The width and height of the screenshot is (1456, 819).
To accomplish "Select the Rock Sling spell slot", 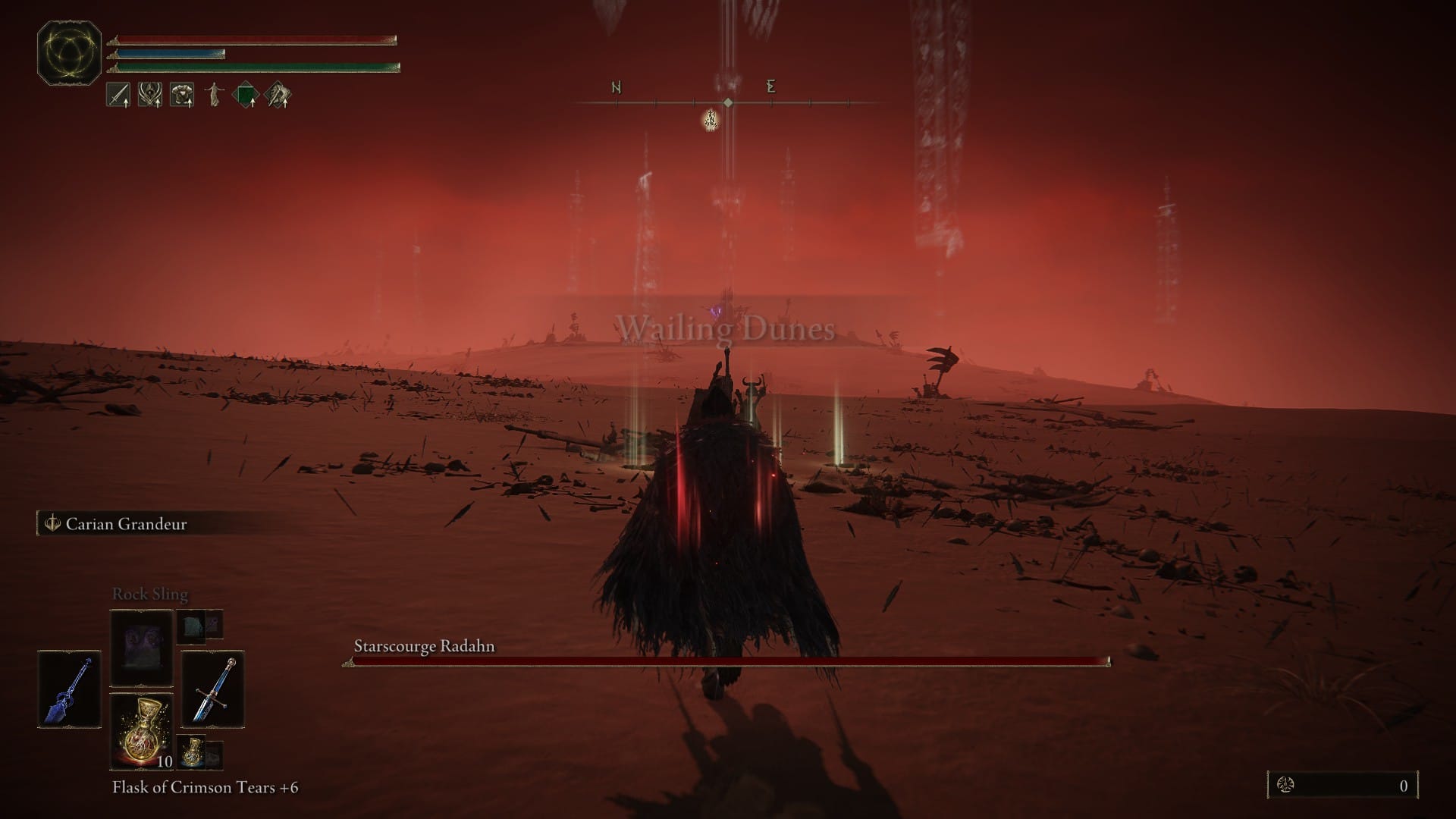I will coord(142,648).
